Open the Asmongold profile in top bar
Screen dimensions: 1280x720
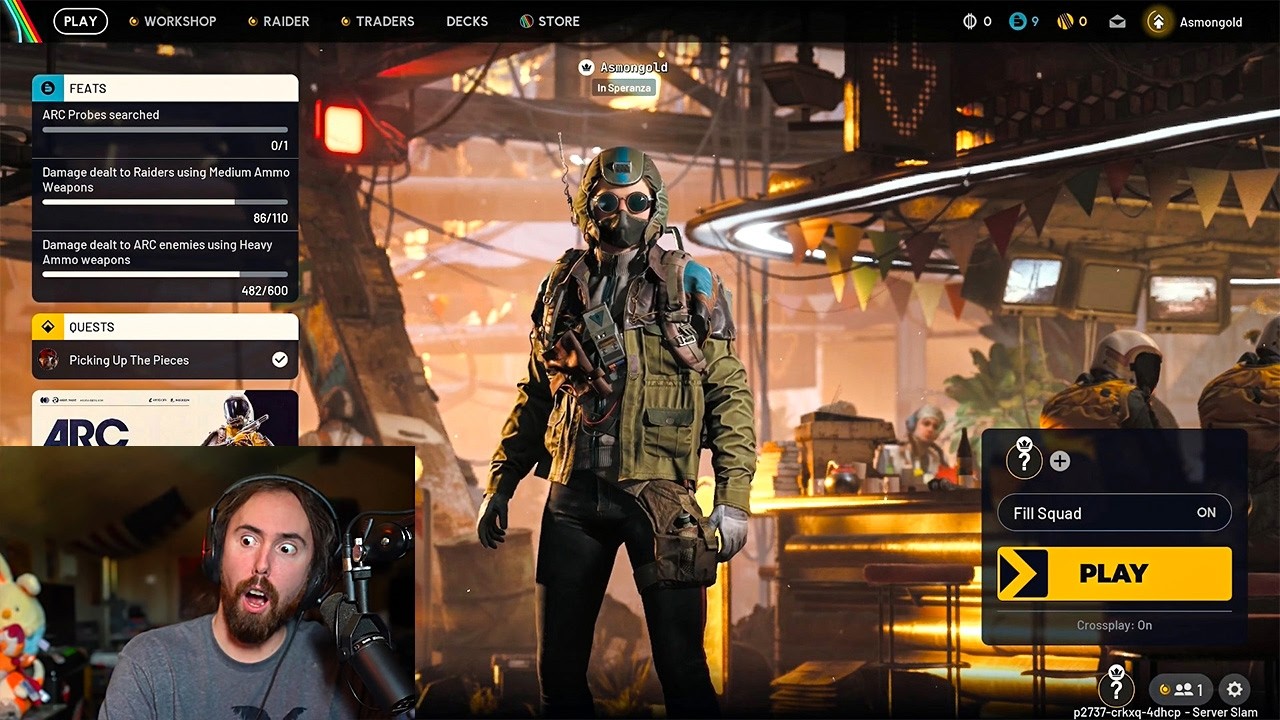(1196, 22)
